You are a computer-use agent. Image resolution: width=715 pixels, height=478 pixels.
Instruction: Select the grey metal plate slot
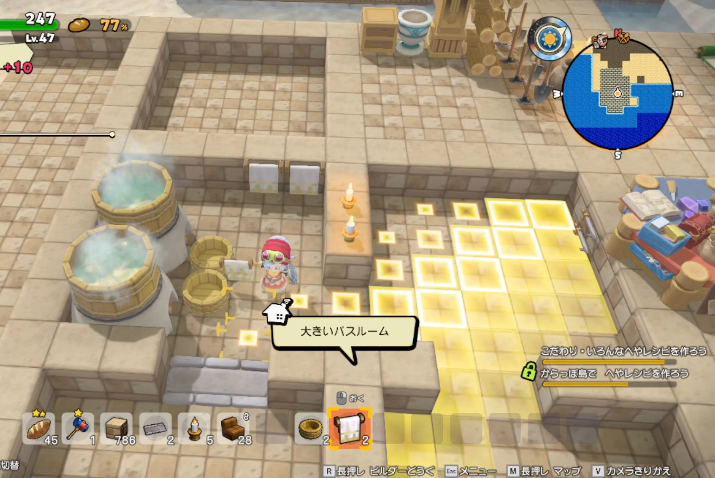tap(155, 429)
